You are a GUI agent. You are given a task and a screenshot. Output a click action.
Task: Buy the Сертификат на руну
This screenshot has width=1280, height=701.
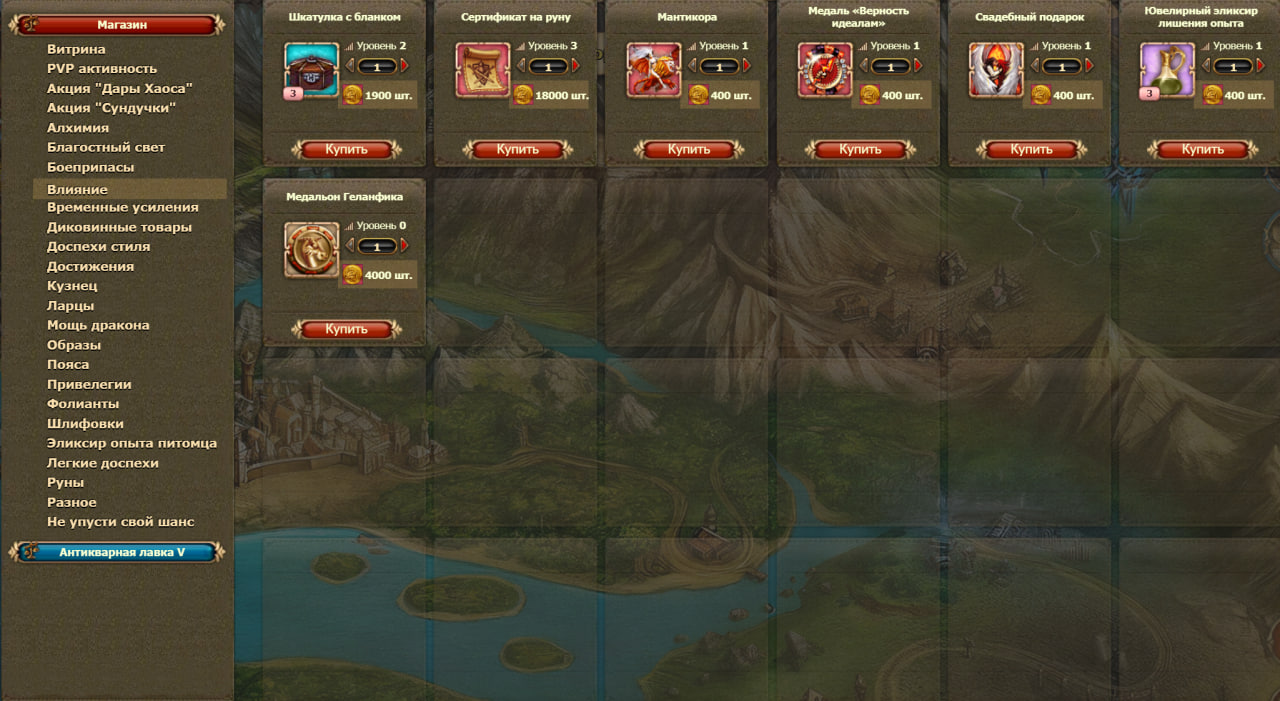click(x=517, y=150)
